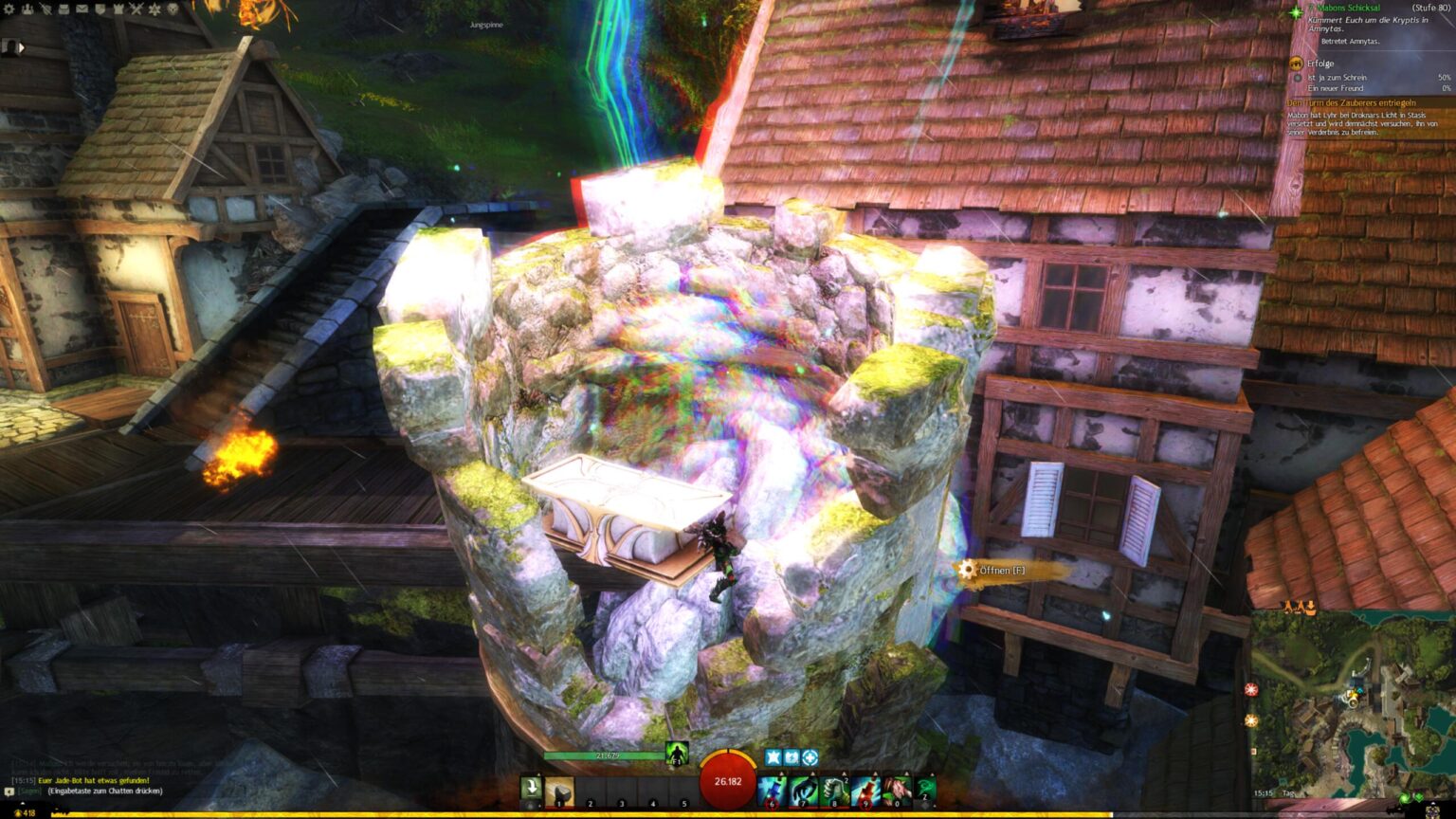This screenshot has width=1456, height=819.
Task: Open the mail envelope icon
Action: (82, 9)
